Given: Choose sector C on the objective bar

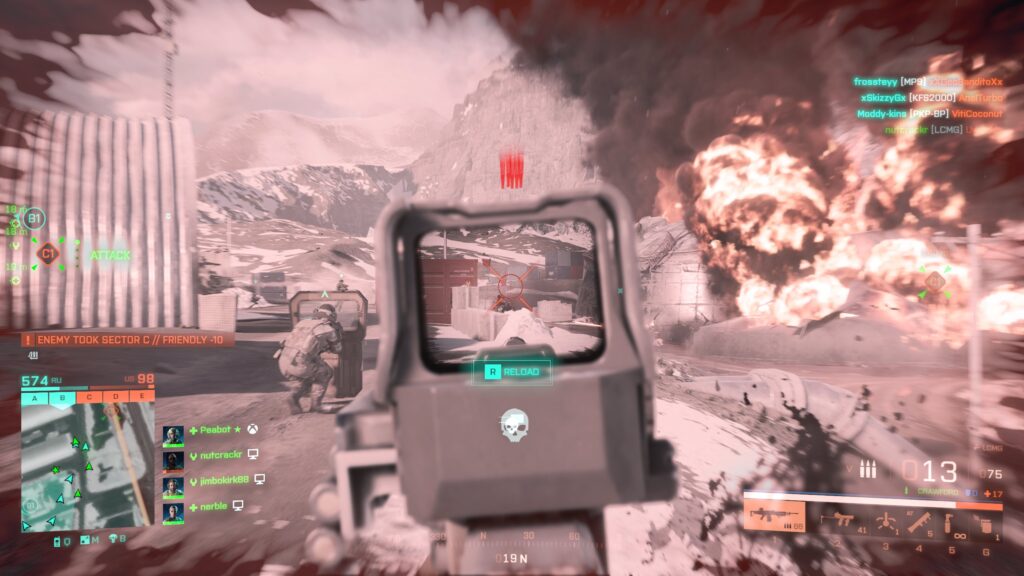Looking at the screenshot, I should tap(88, 396).
